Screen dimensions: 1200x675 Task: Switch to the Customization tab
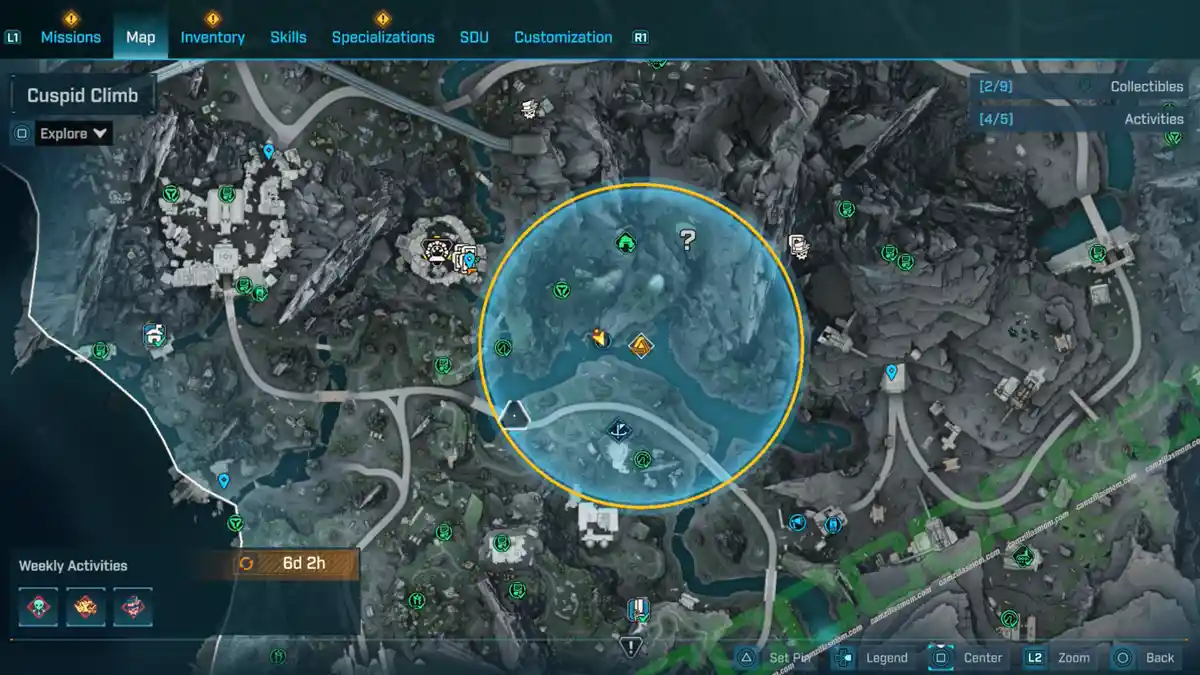[563, 37]
